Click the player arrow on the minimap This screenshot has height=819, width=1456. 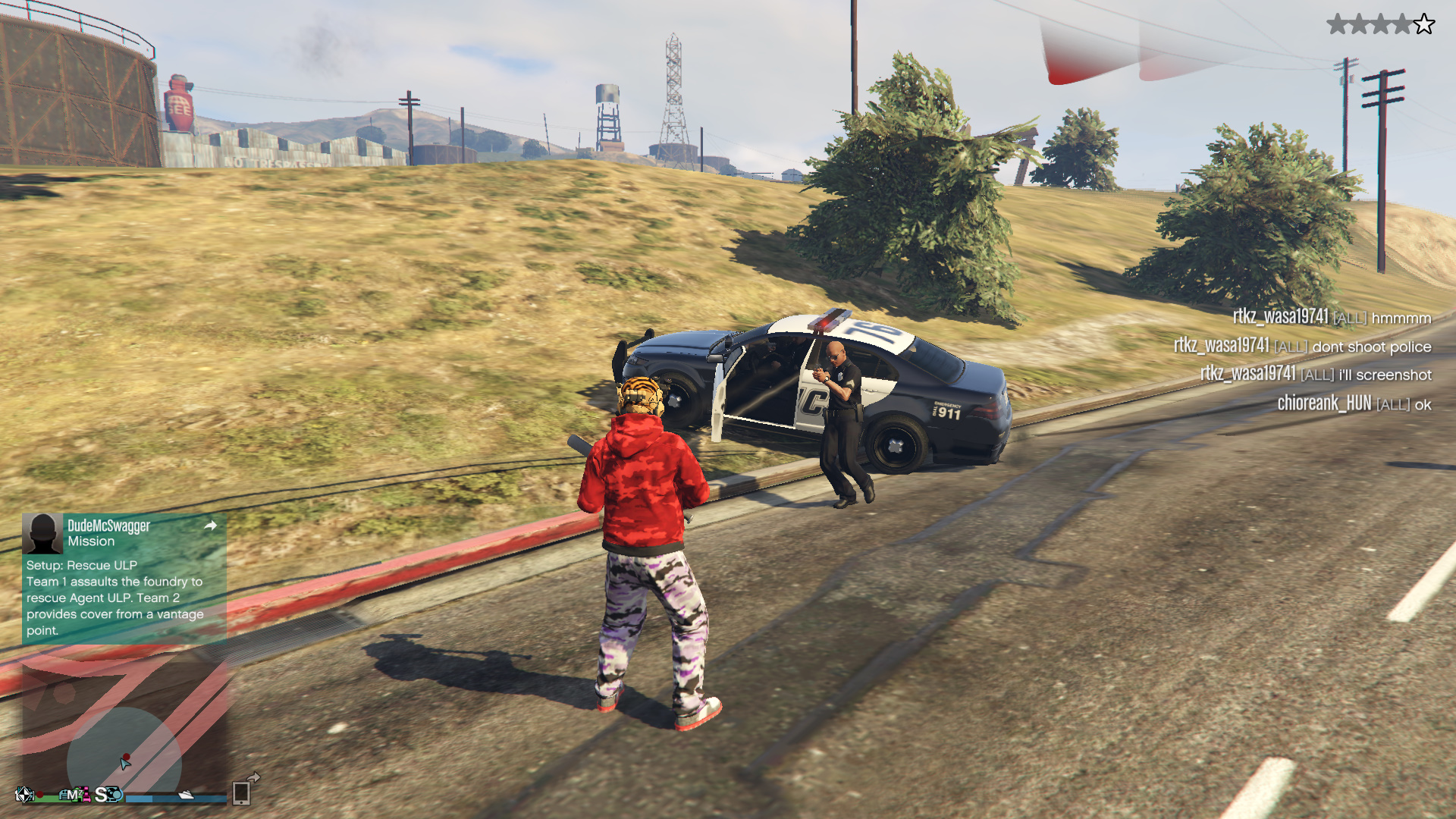tap(125, 763)
